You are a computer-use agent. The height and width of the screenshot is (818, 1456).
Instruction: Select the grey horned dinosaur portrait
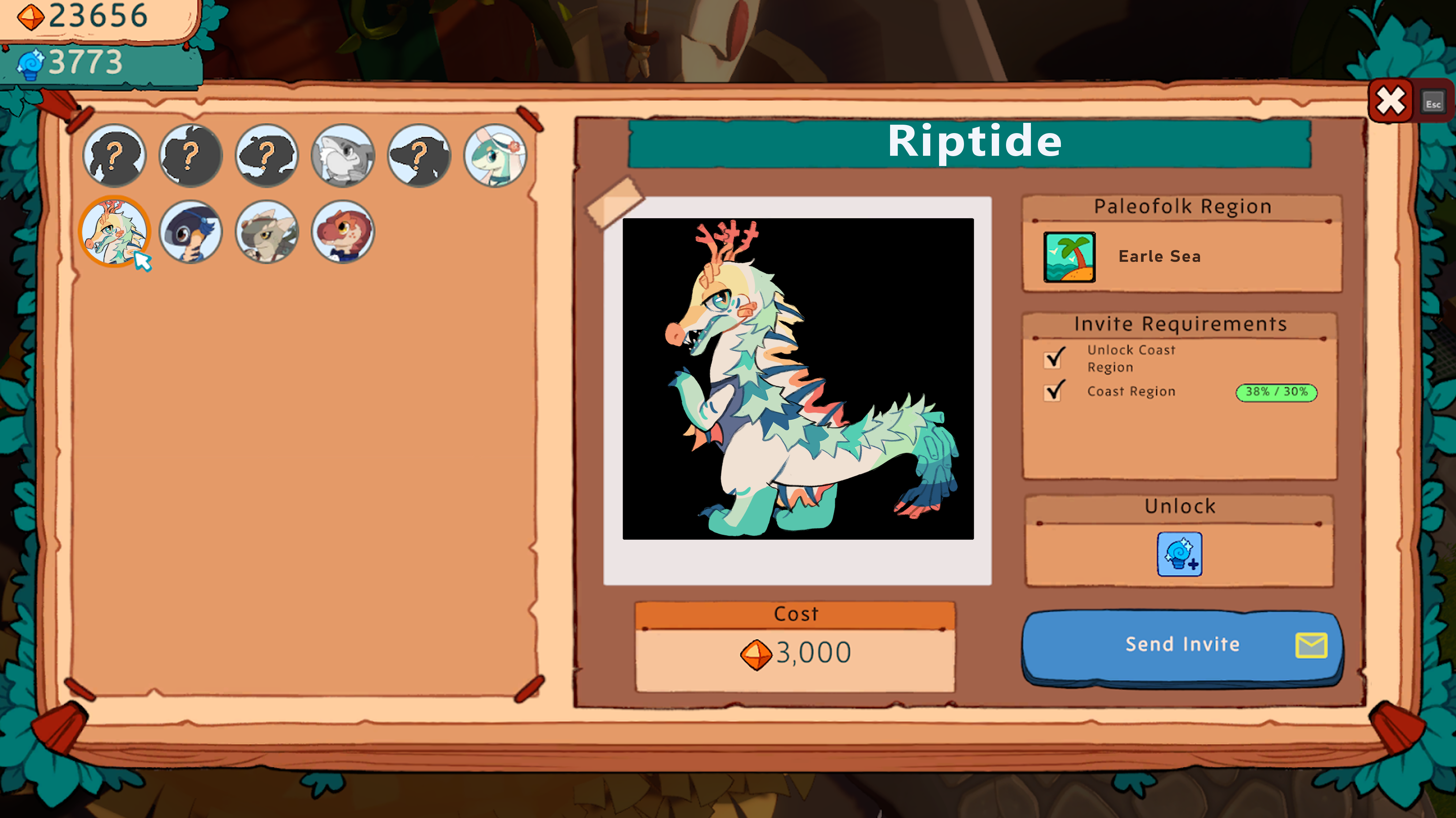pos(267,231)
